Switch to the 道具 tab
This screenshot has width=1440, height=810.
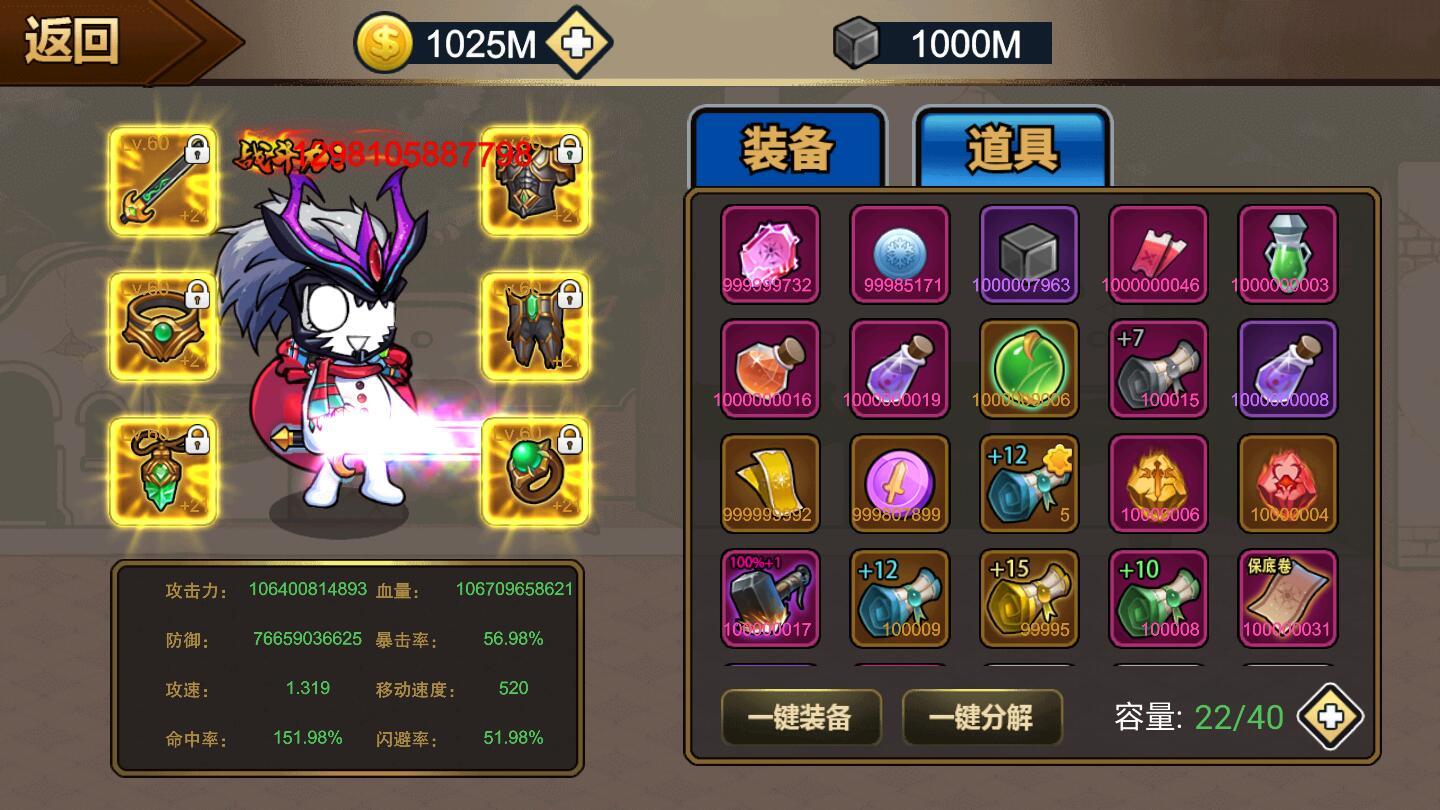tap(1013, 150)
